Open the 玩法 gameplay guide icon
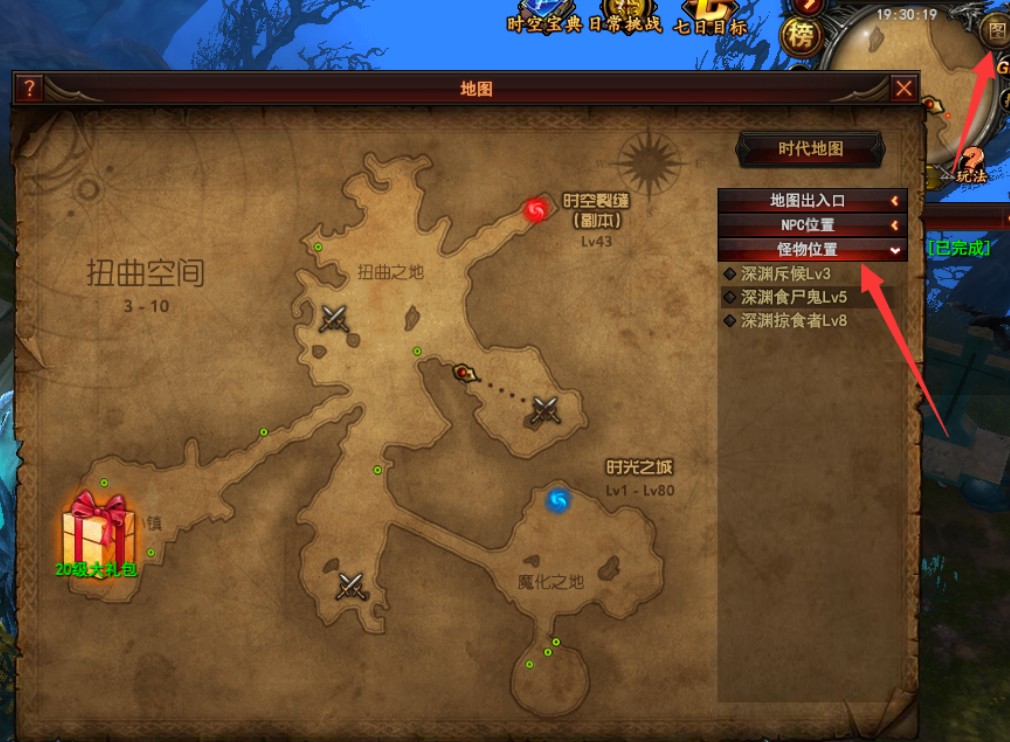The height and width of the screenshot is (742, 1010). [x=970, y=165]
